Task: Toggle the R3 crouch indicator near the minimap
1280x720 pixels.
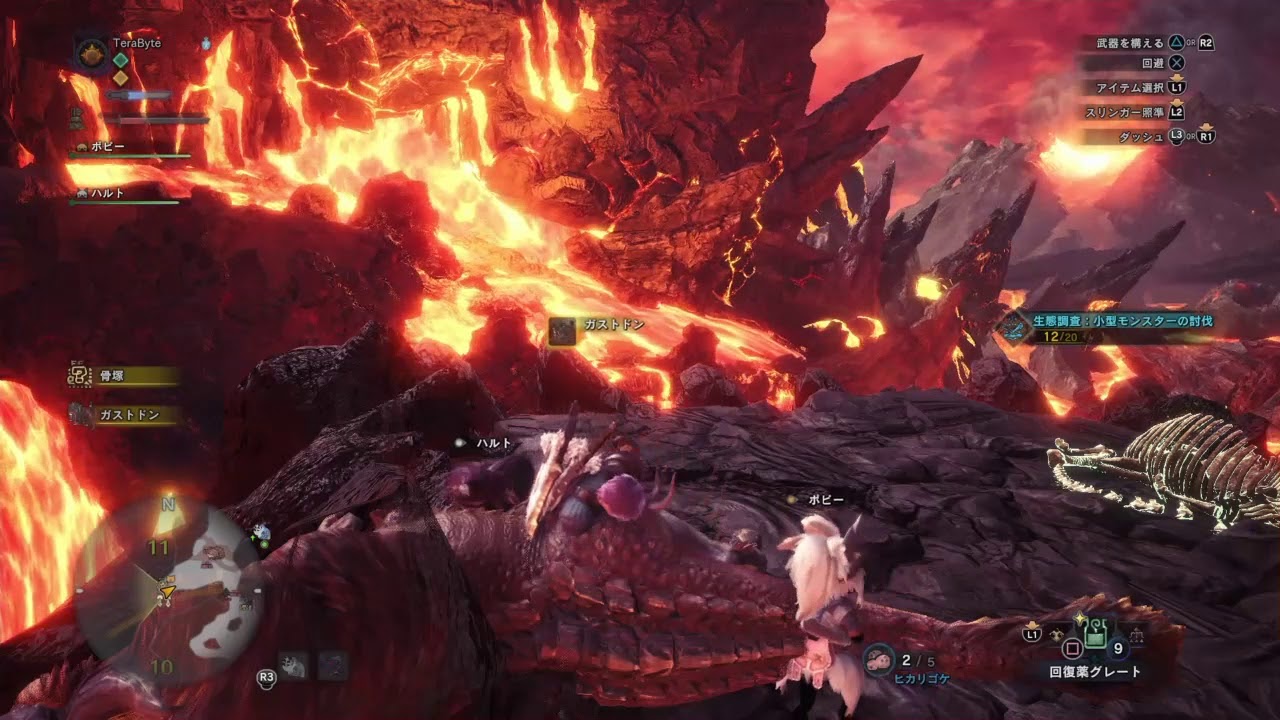Action: [265, 676]
